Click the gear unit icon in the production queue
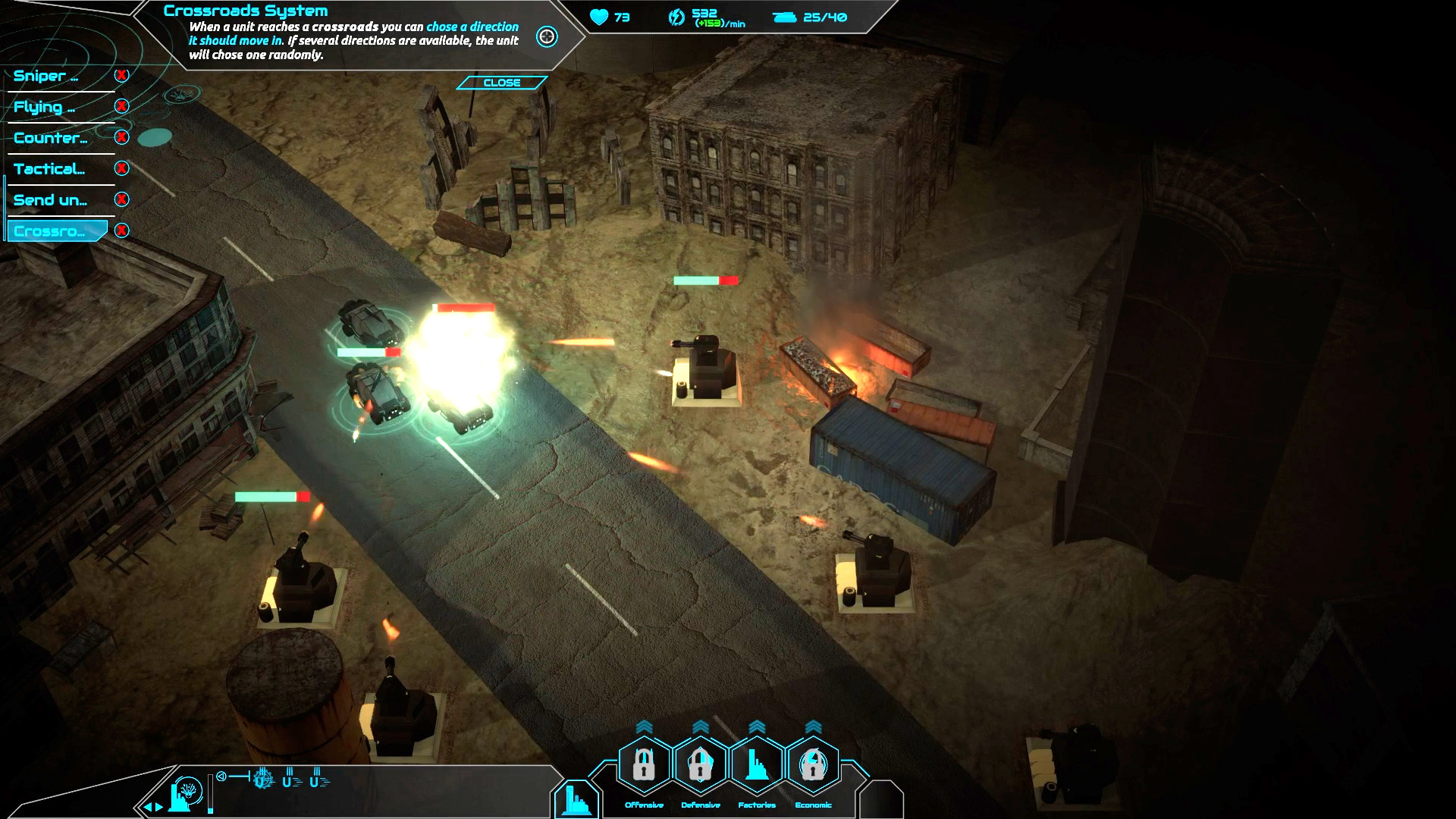This screenshot has height=819, width=1456. 263,780
